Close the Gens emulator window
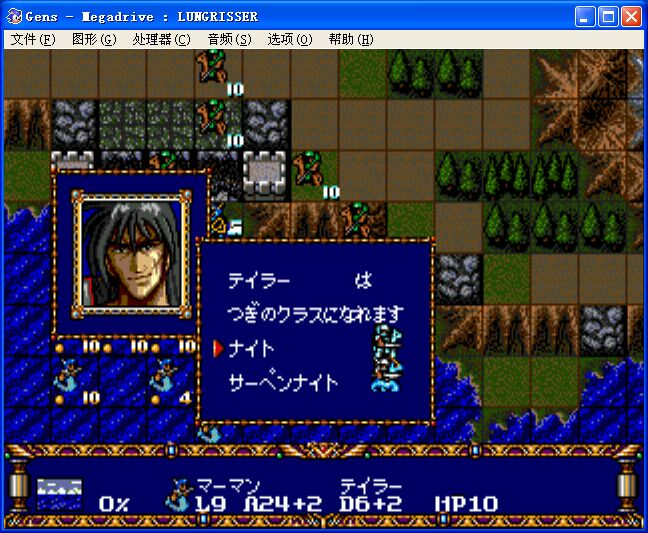 (630, 16)
